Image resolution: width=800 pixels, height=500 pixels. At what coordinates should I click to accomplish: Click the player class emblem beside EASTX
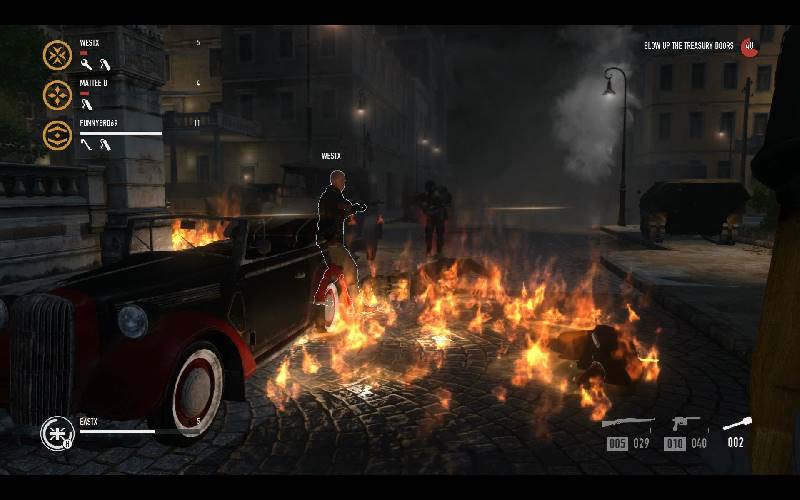(x=54, y=433)
